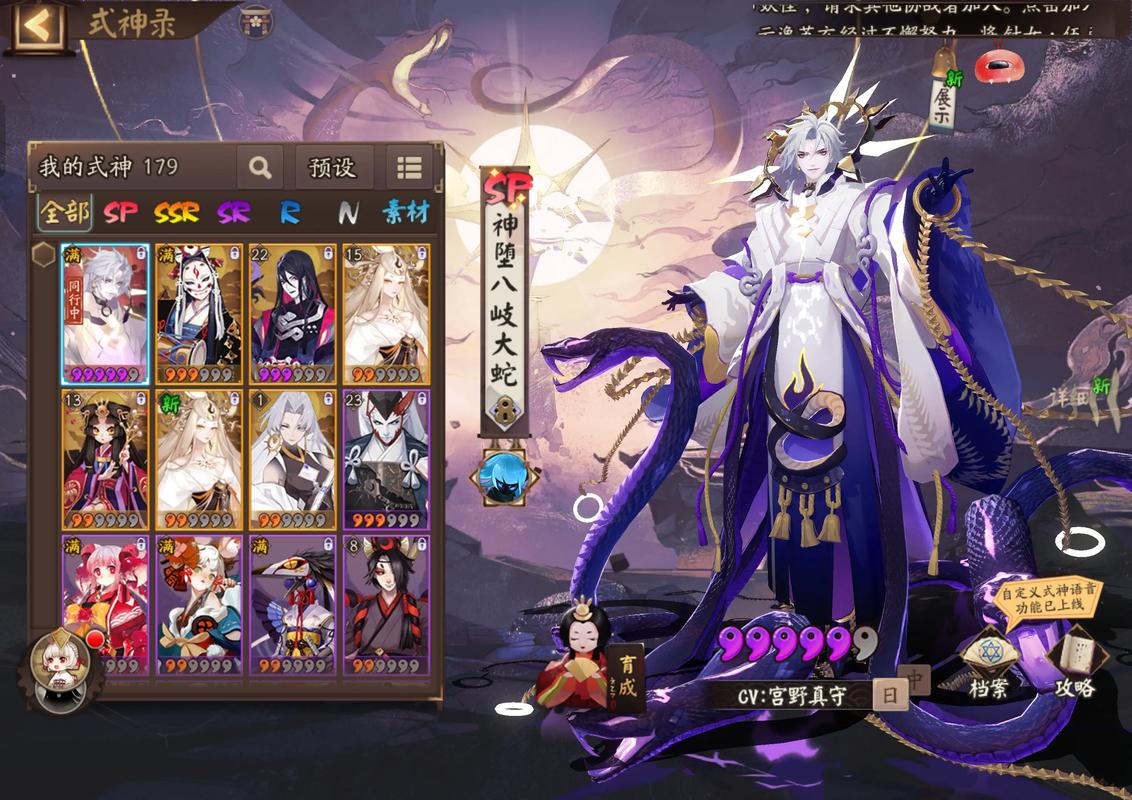Switch voice language with the 日 button

click(889, 695)
